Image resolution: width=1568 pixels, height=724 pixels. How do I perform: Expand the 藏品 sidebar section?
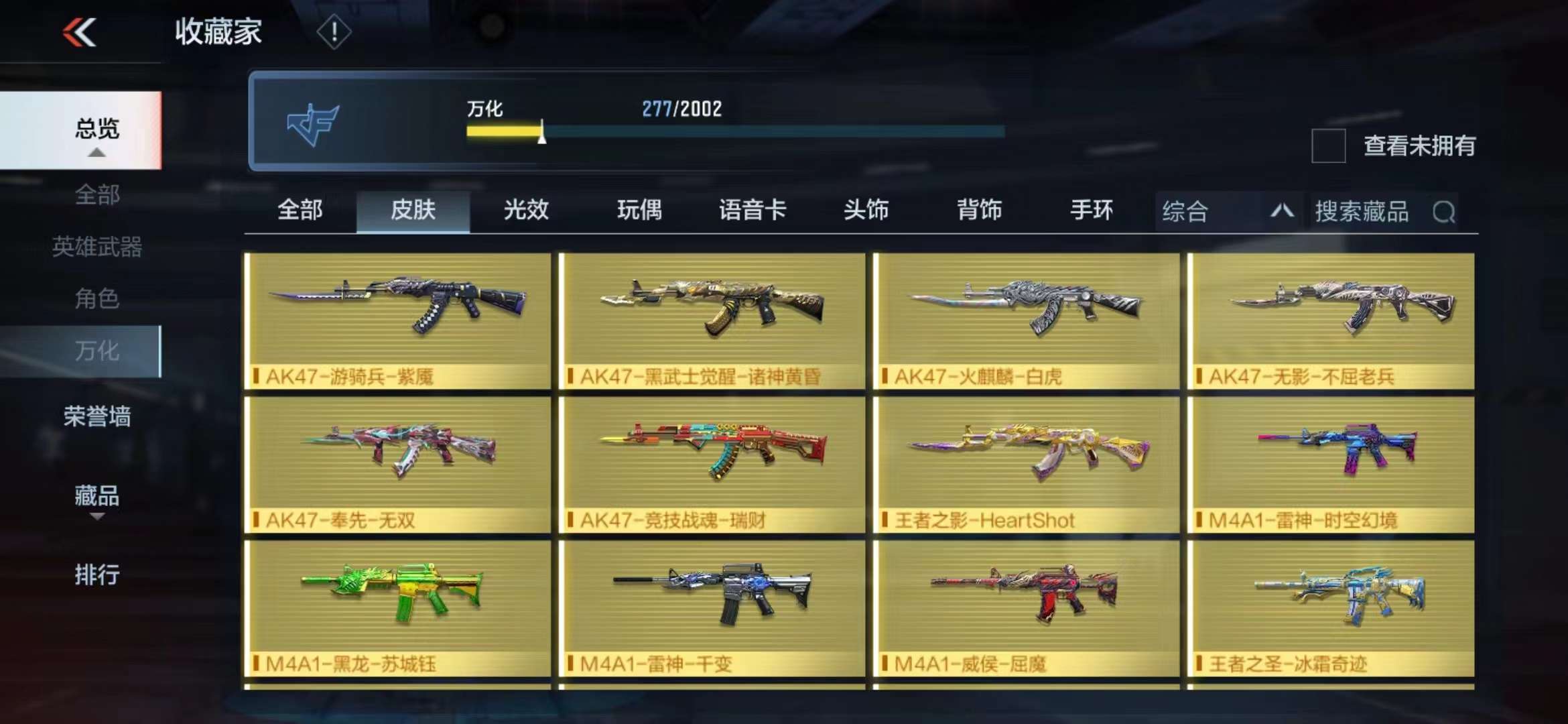(97, 497)
